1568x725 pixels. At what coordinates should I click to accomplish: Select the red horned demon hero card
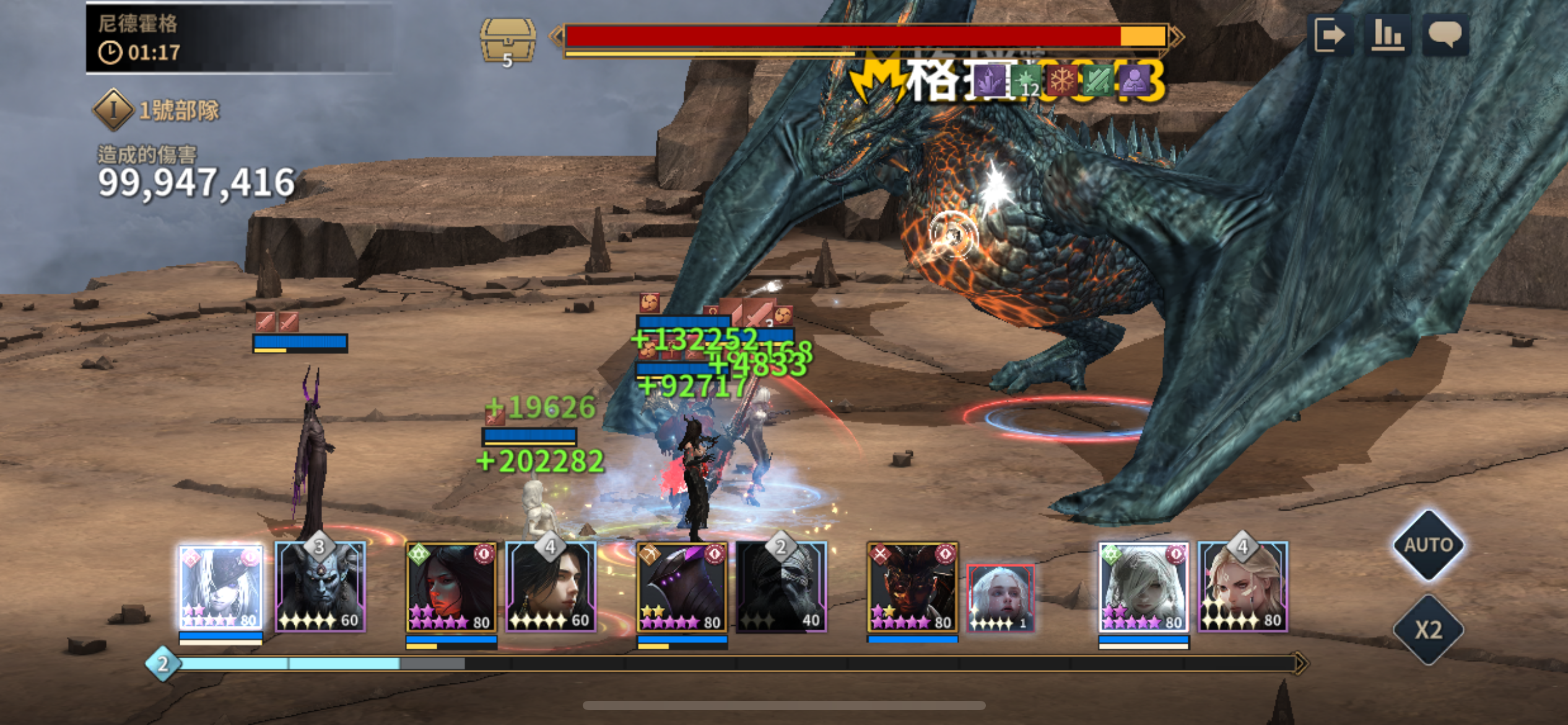click(912, 587)
